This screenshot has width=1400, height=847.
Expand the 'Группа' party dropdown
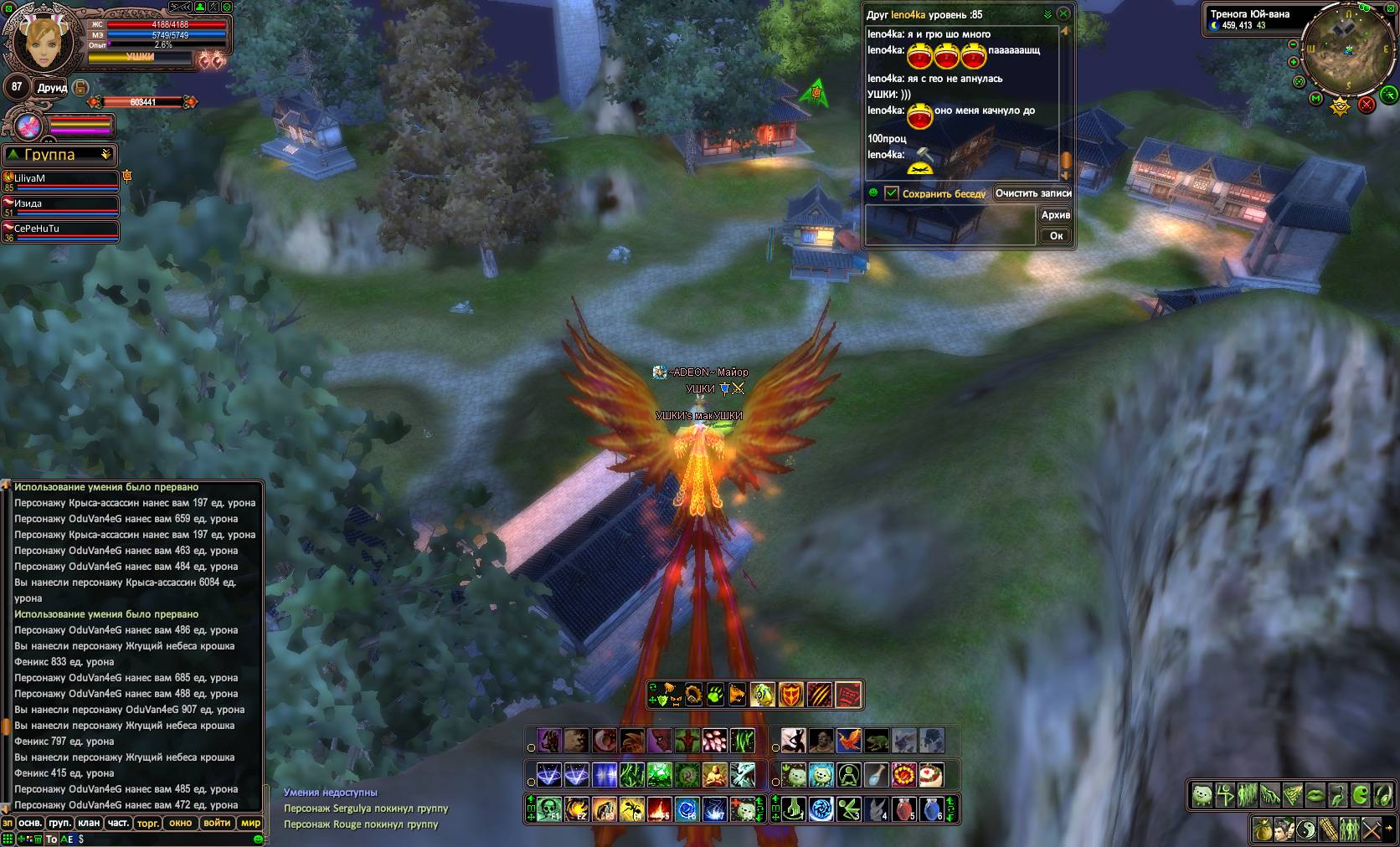pyautogui.click(x=106, y=155)
